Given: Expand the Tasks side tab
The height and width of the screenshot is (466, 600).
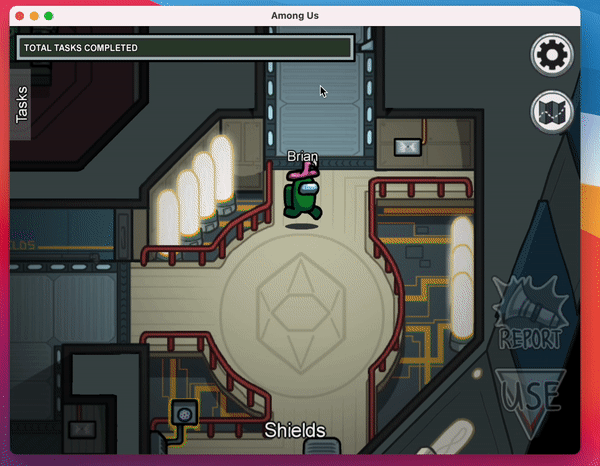Looking at the screenshot, I should tap(22, 104).
